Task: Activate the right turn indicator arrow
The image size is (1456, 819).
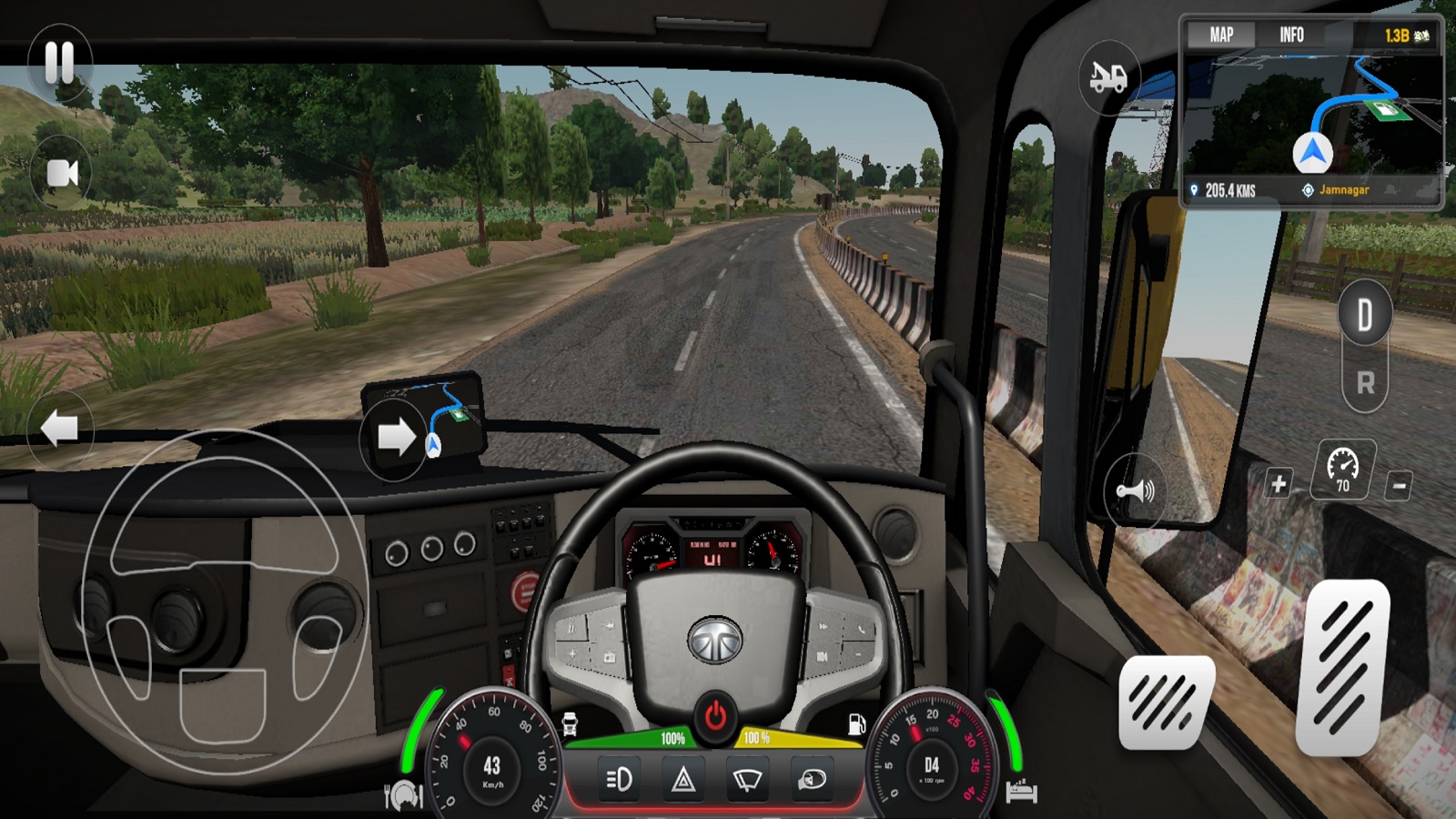Action: 396,438
